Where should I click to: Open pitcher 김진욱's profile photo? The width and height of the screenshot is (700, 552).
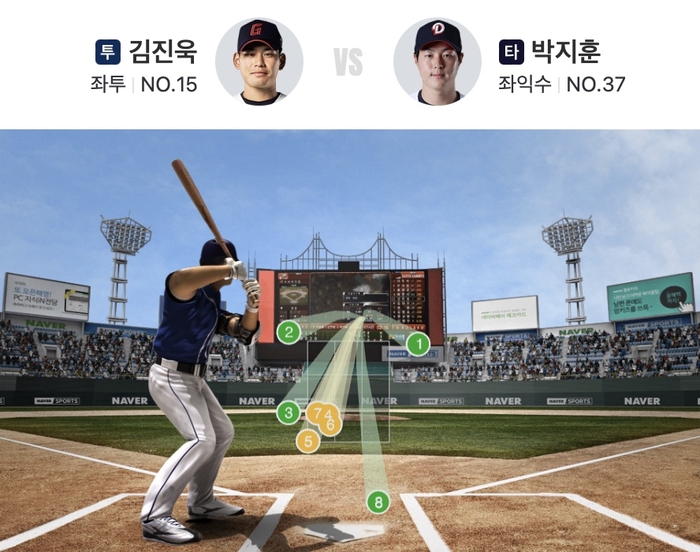click(259, 61)
